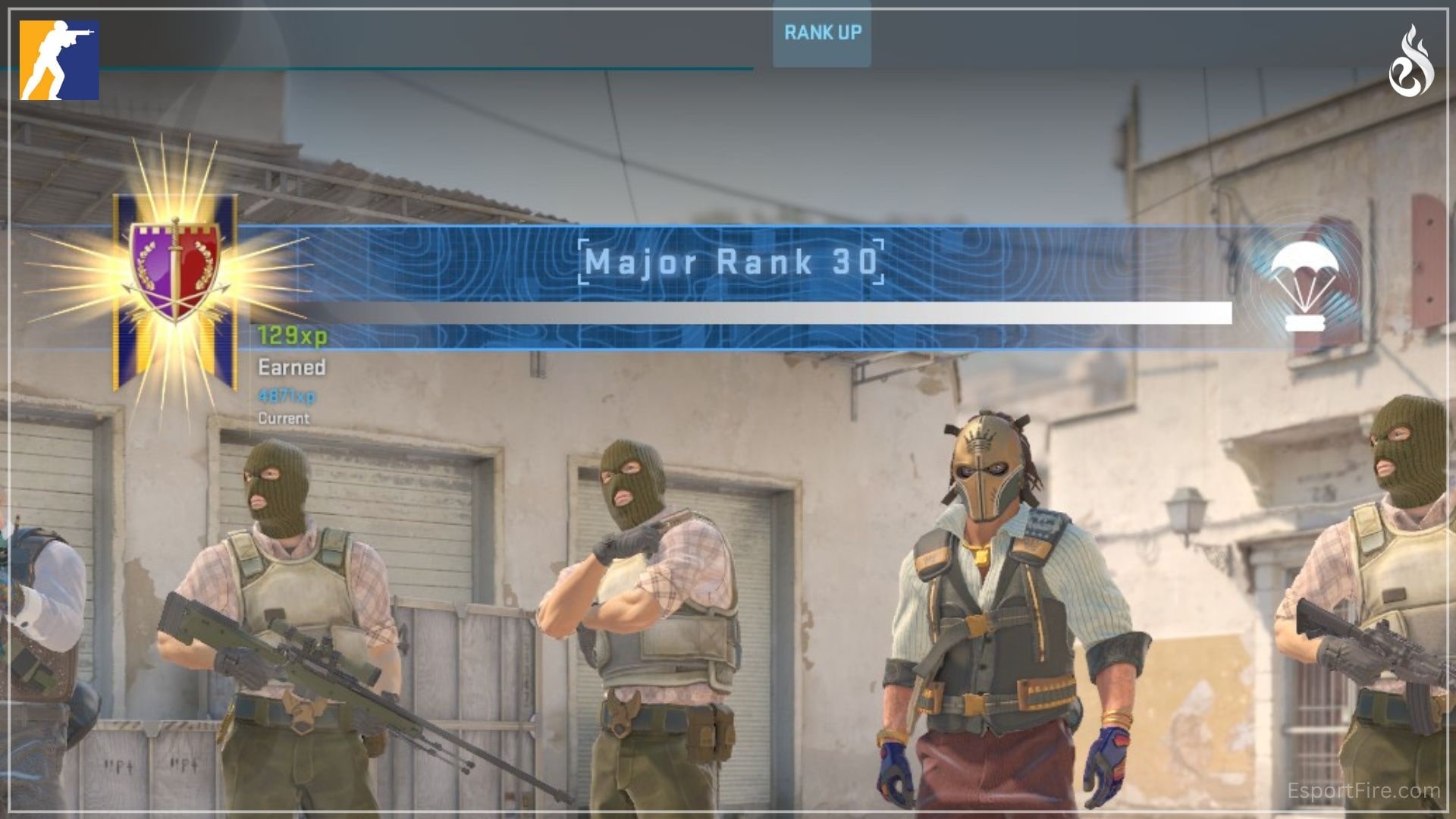
Task: Expand the Major Rank 30 bracketed title
Action: pos(730,263)
